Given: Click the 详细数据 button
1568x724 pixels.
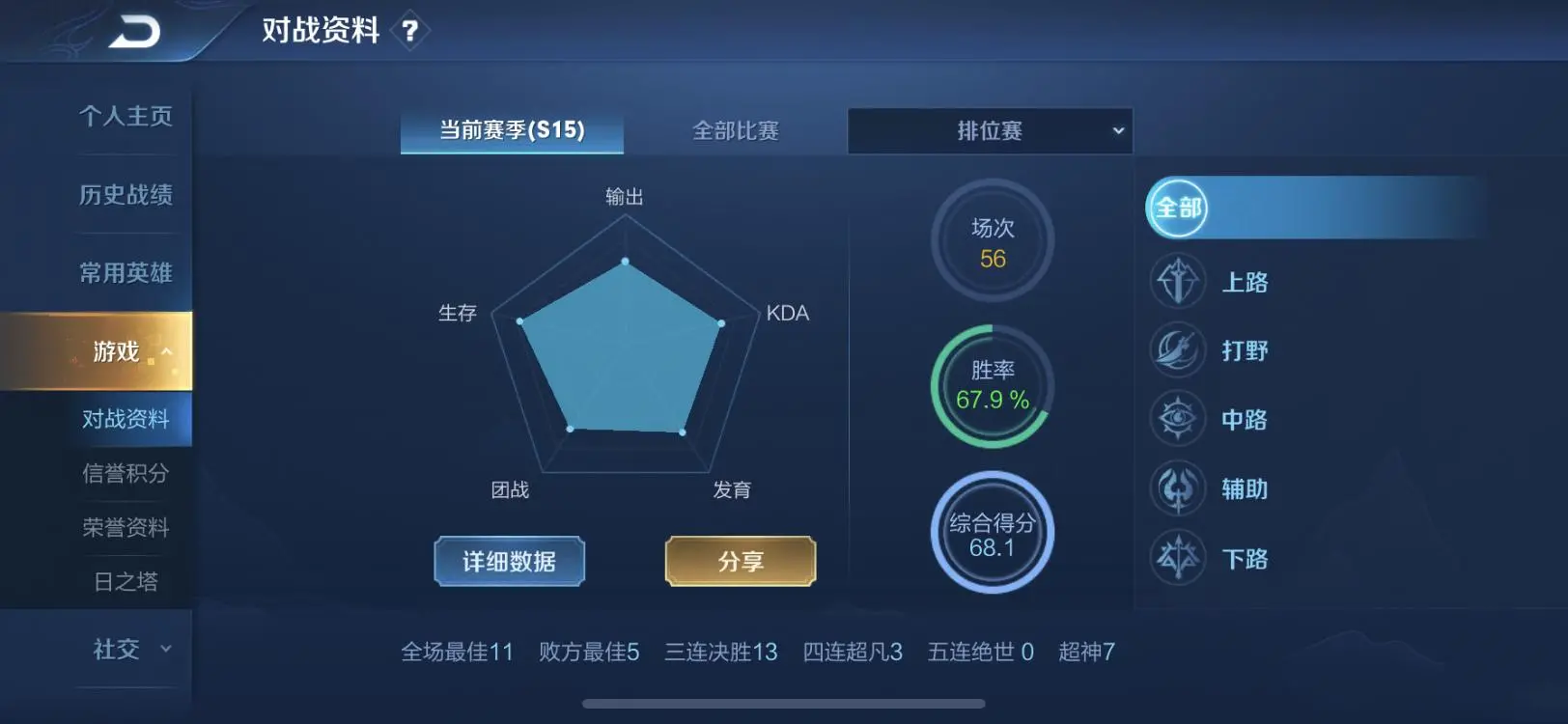Looking at the screenshot, I should point(509,561).
